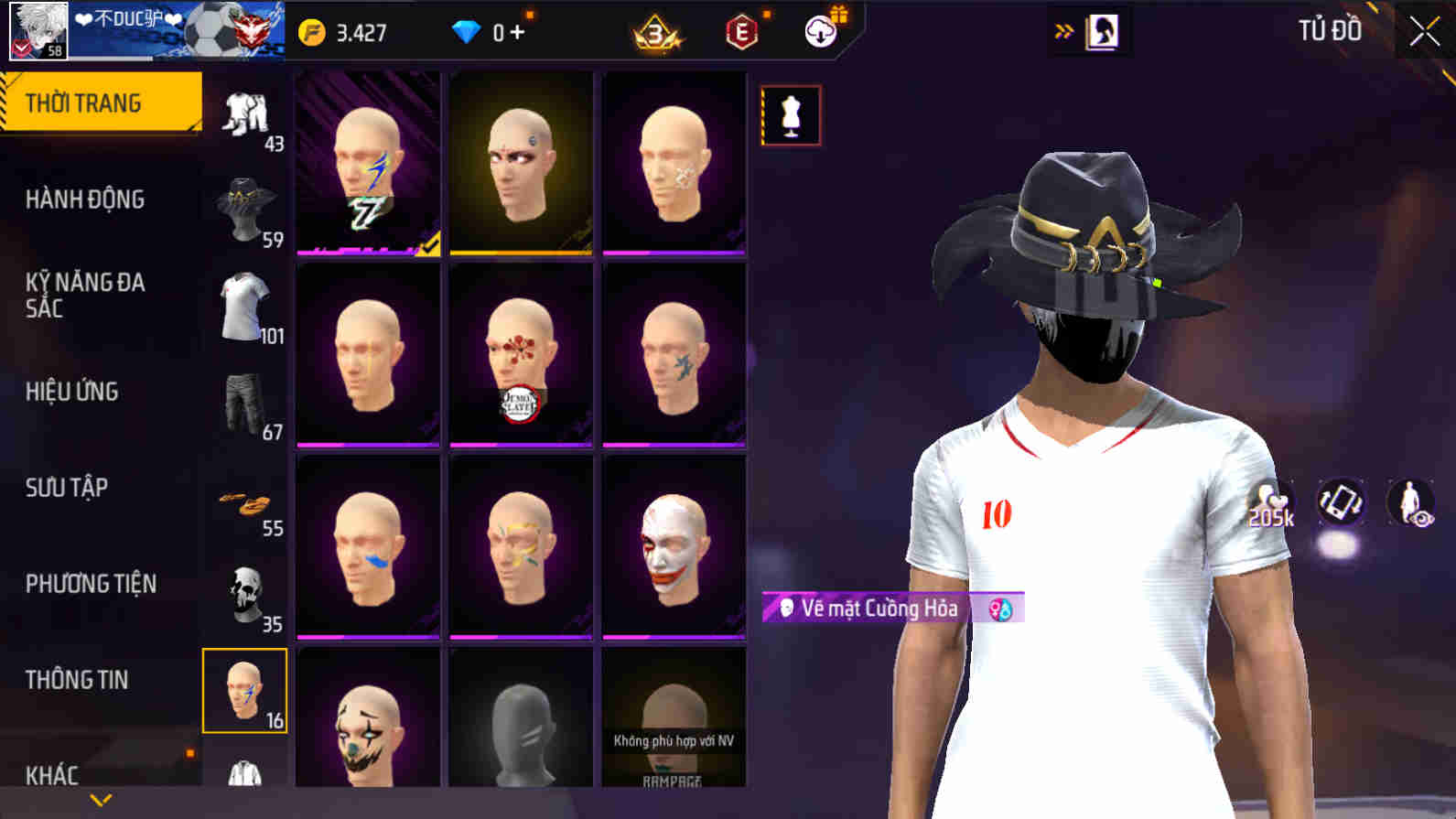This screenshot has width=1456, height=819.
Task: Click the red E event icon
Action: (x=743, y=33)
